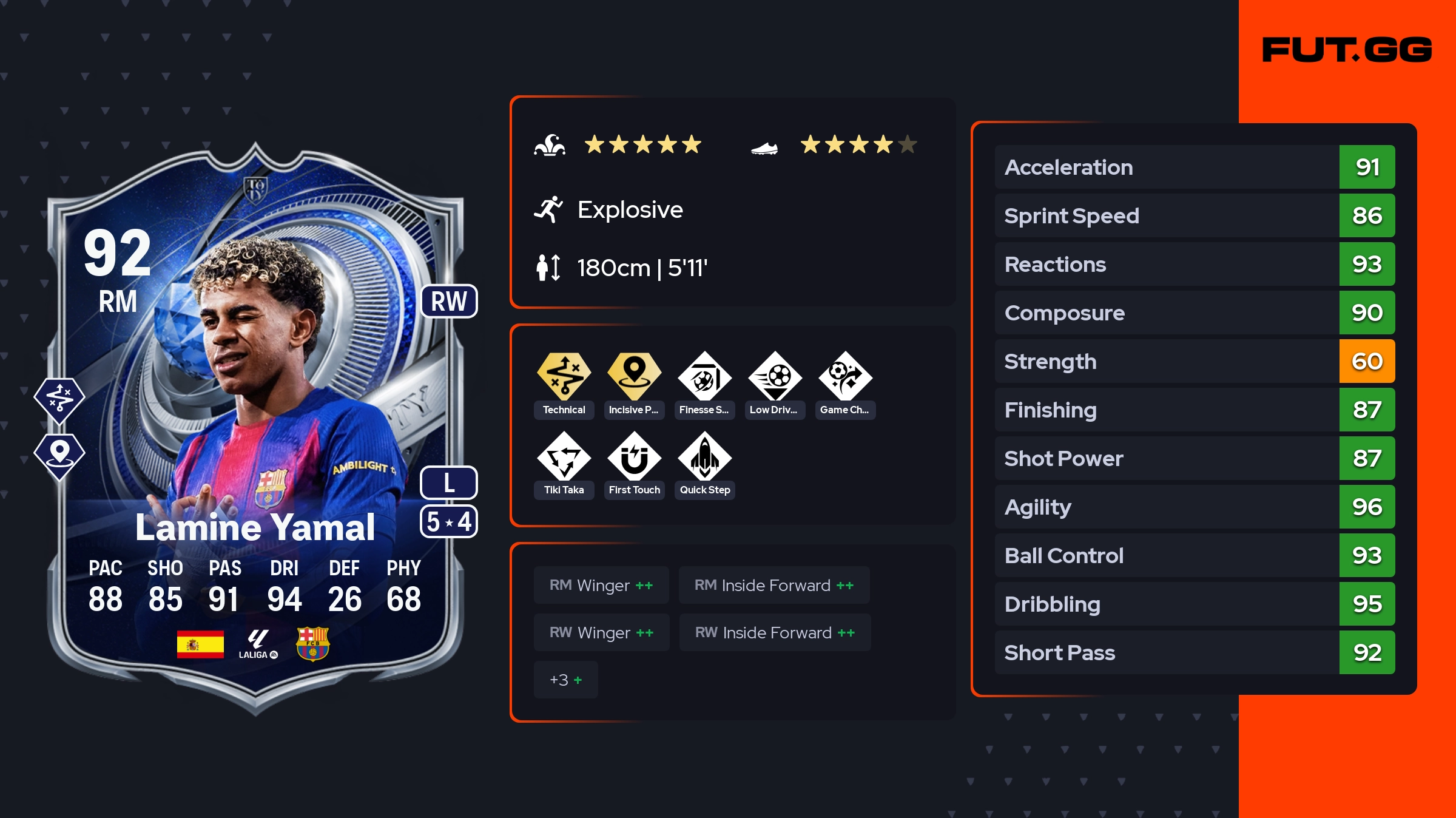The width and height of the screenshot is (1456, 818).
Task: Select the Incisive Pass playstyle icon
Action: [x=634, y=377]
